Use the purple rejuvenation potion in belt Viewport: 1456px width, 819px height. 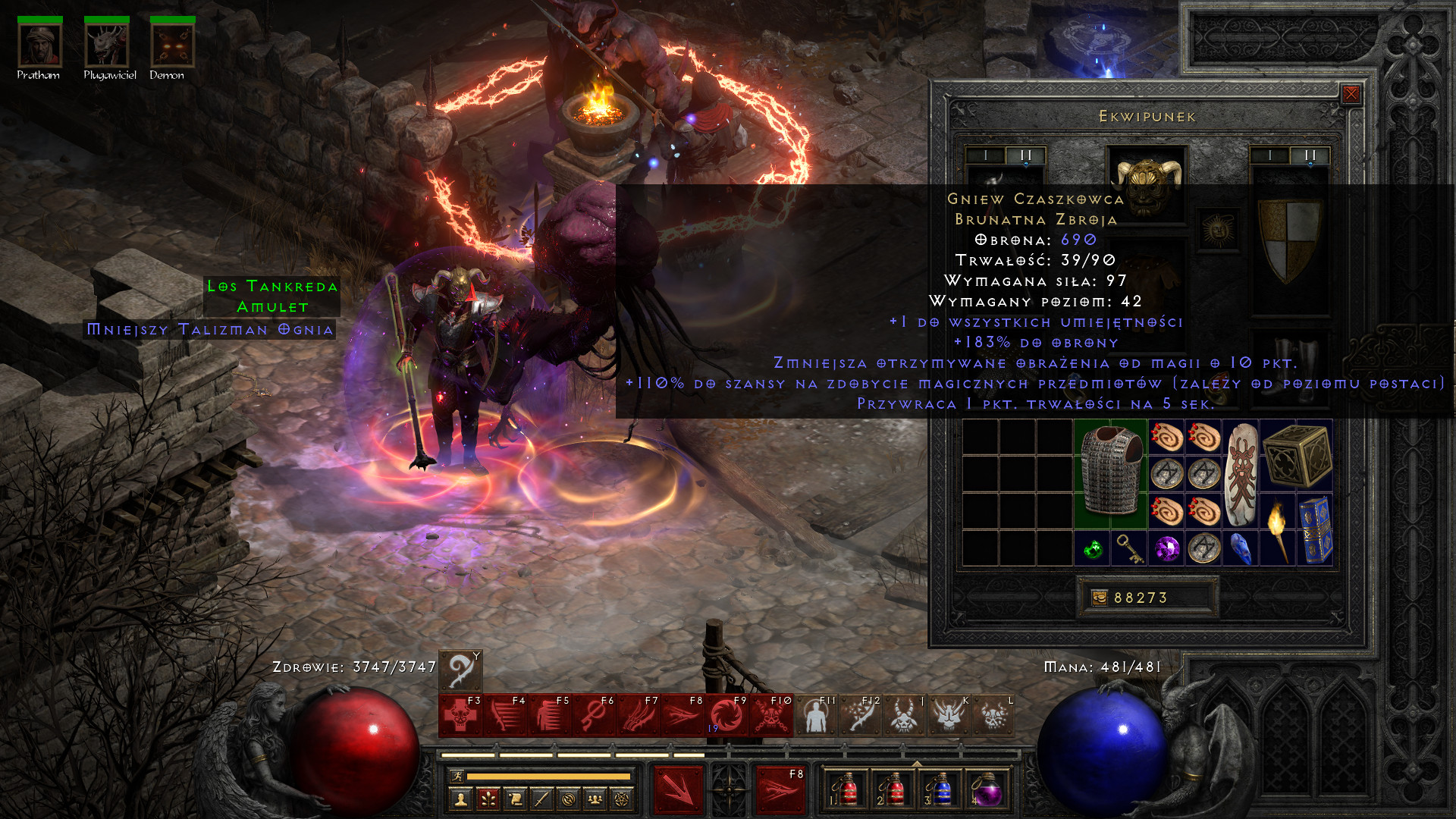click(x=986, y=789)
